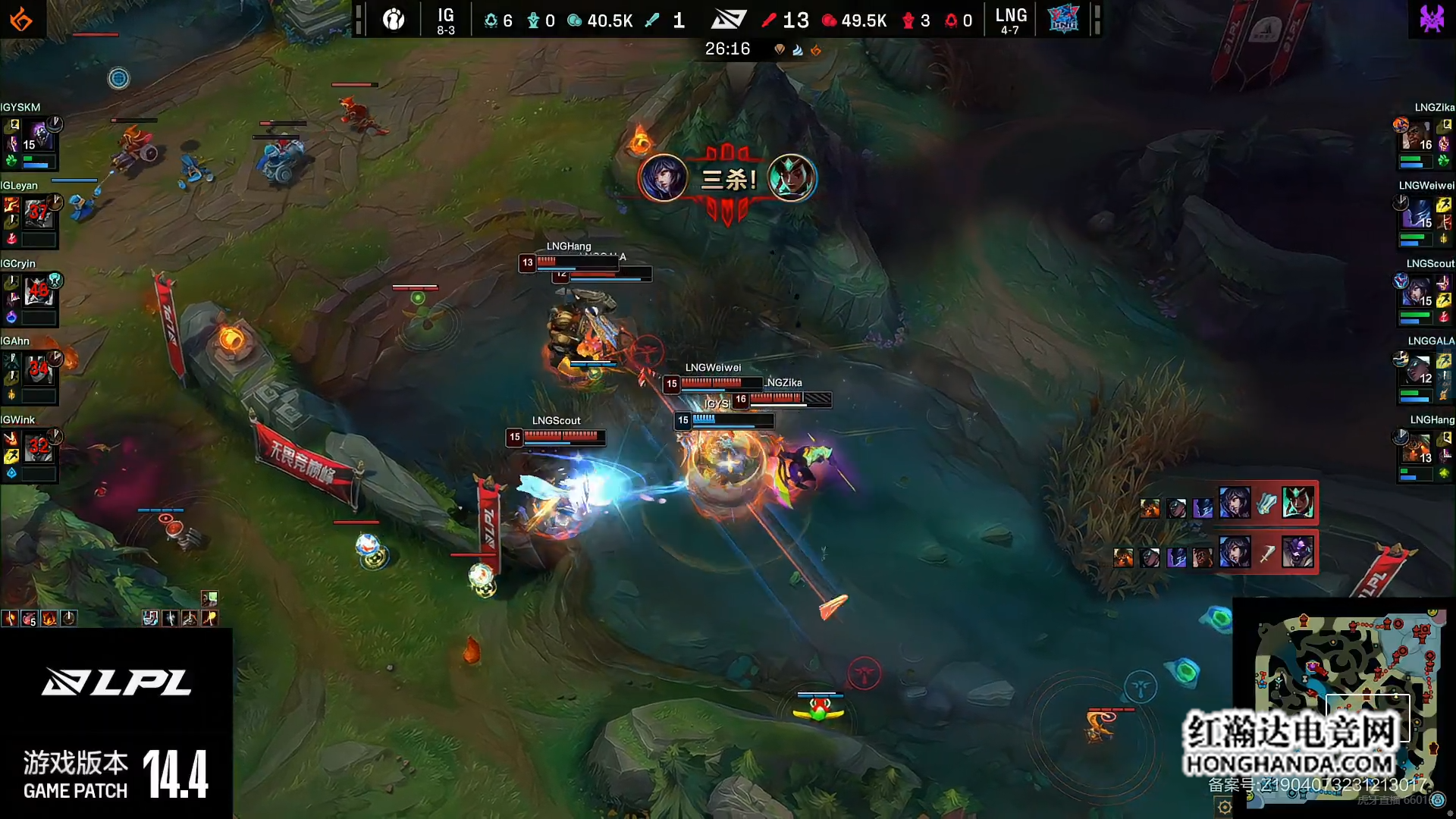The image size is (1456, 819).
Task: Select IGLeyan's player portrait
Action: (x=38, y=215)
